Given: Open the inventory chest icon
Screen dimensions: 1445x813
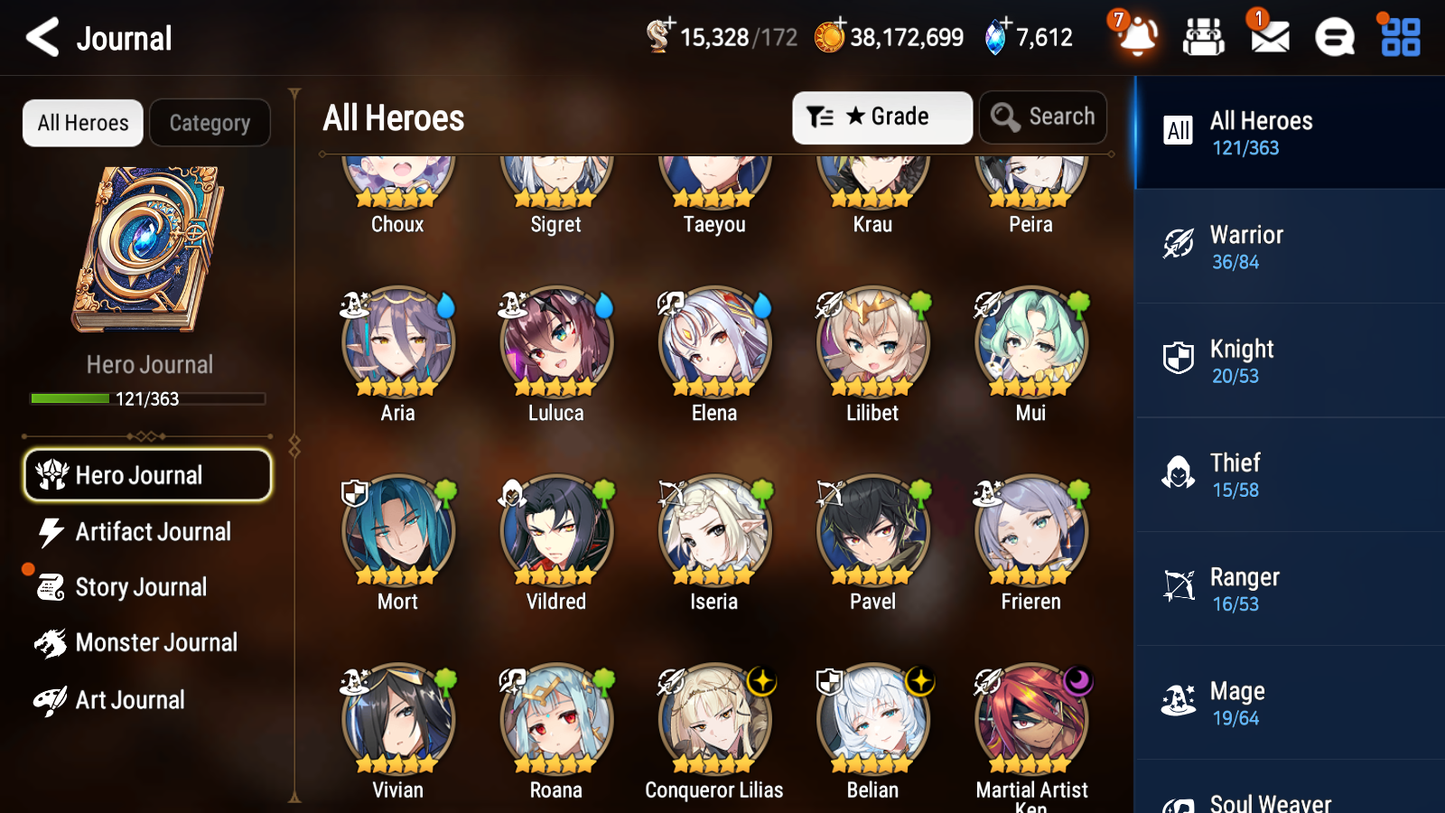Looking at the screenshot, I should pyautogui.click(x=1202, y=36).
